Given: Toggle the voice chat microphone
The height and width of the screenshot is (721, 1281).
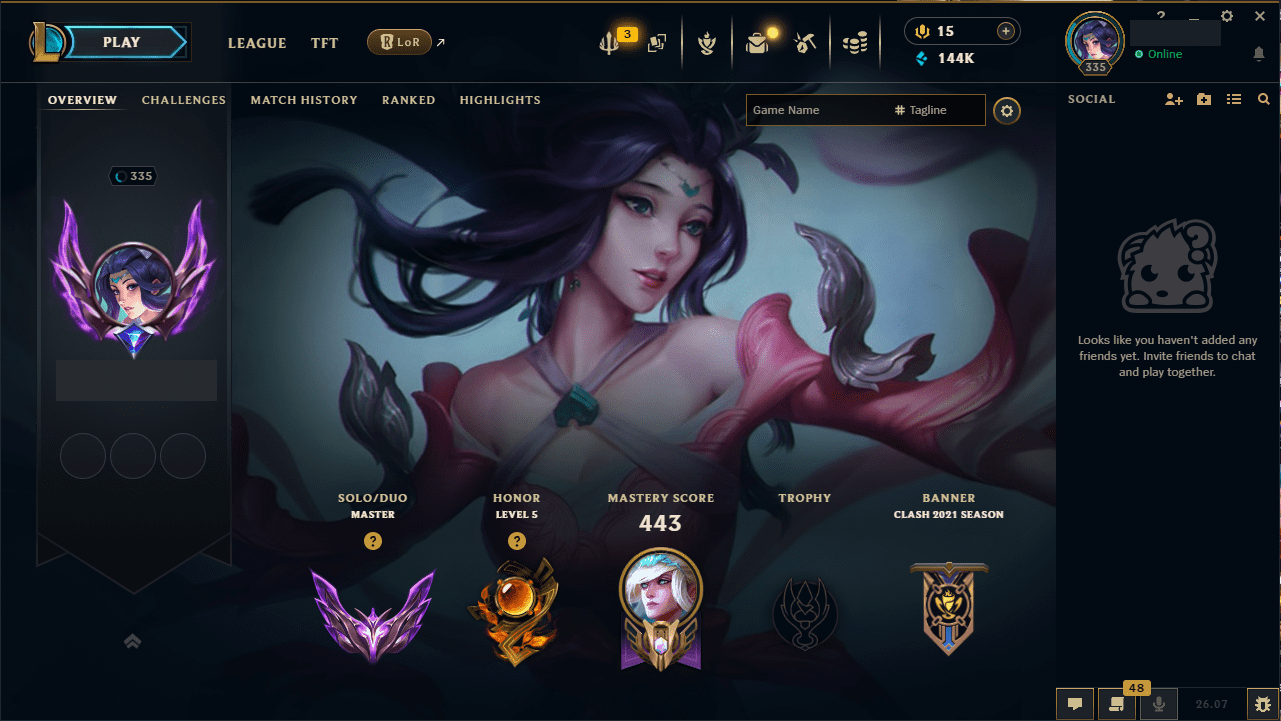Looking at the screenshot, I should (x=1157, y=704).
